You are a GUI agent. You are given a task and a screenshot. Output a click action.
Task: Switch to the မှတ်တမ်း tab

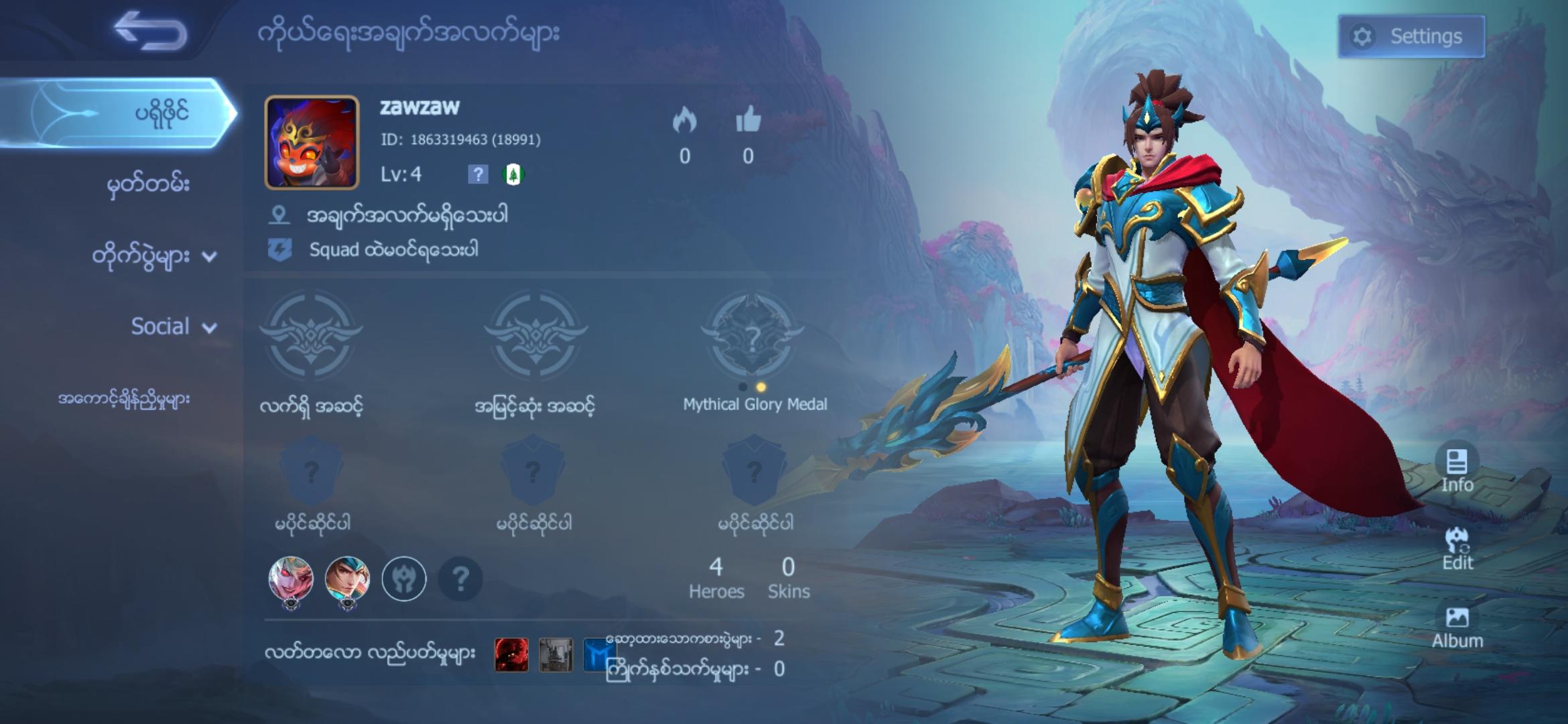(x=148, y=184)
